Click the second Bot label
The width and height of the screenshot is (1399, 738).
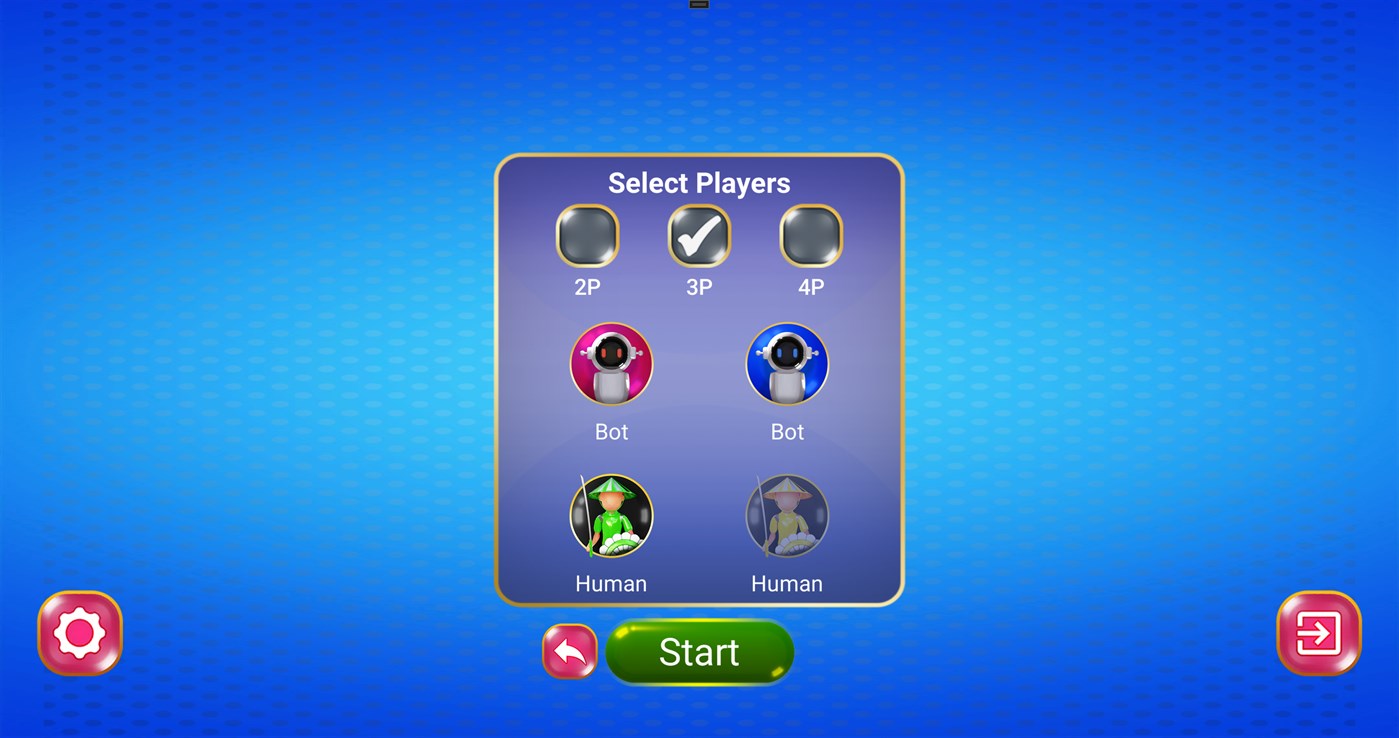787,432
